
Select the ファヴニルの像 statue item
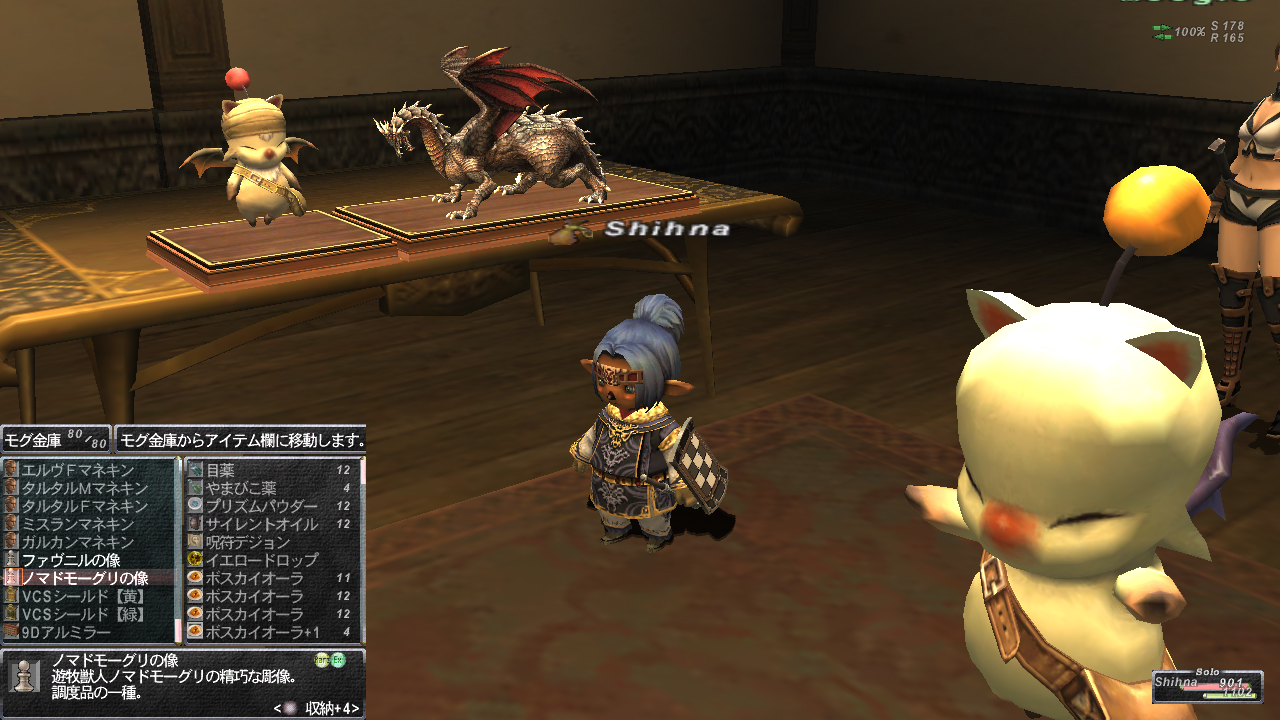[x=71, y=560]
